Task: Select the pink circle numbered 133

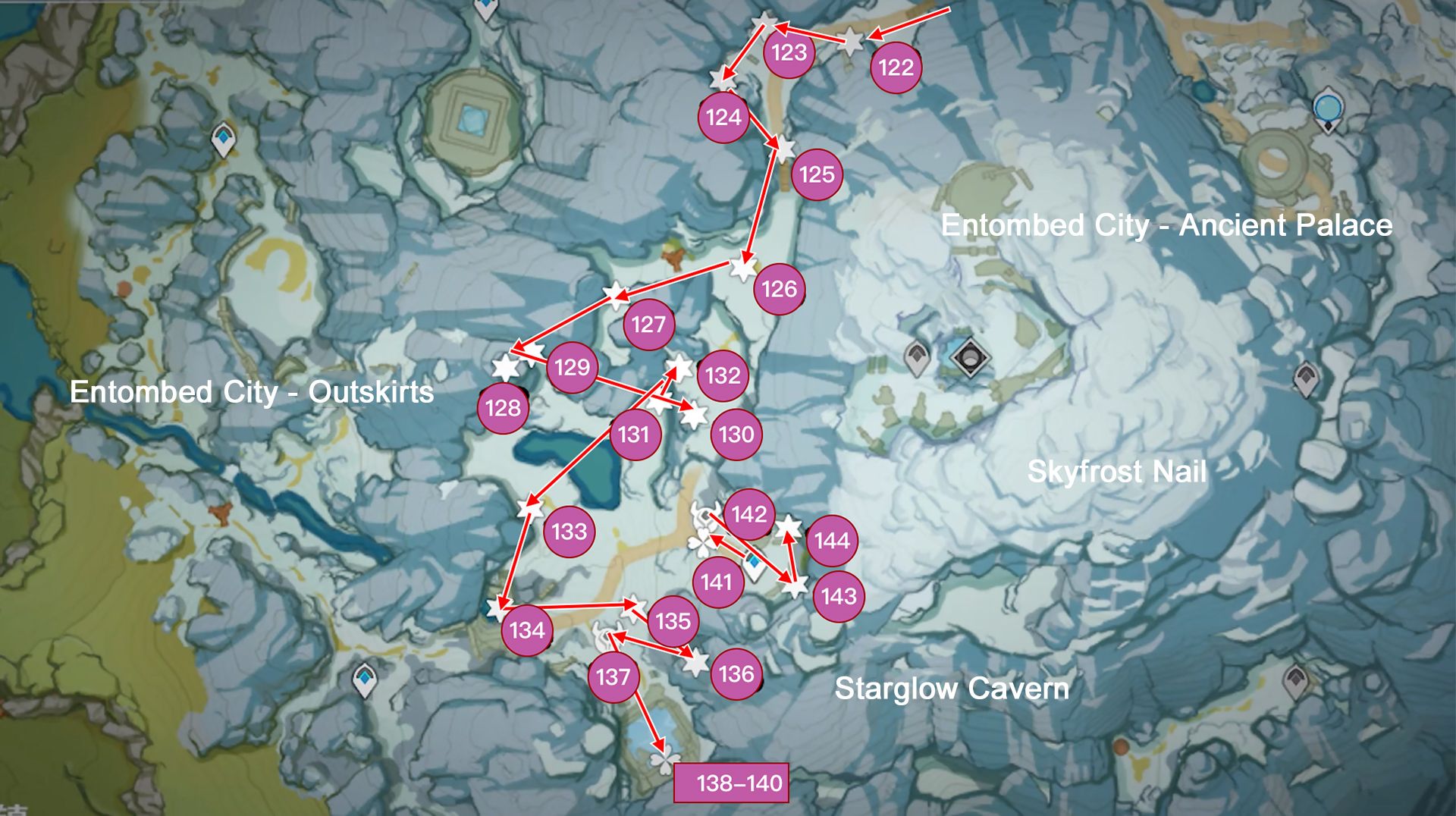Action: 570,533
